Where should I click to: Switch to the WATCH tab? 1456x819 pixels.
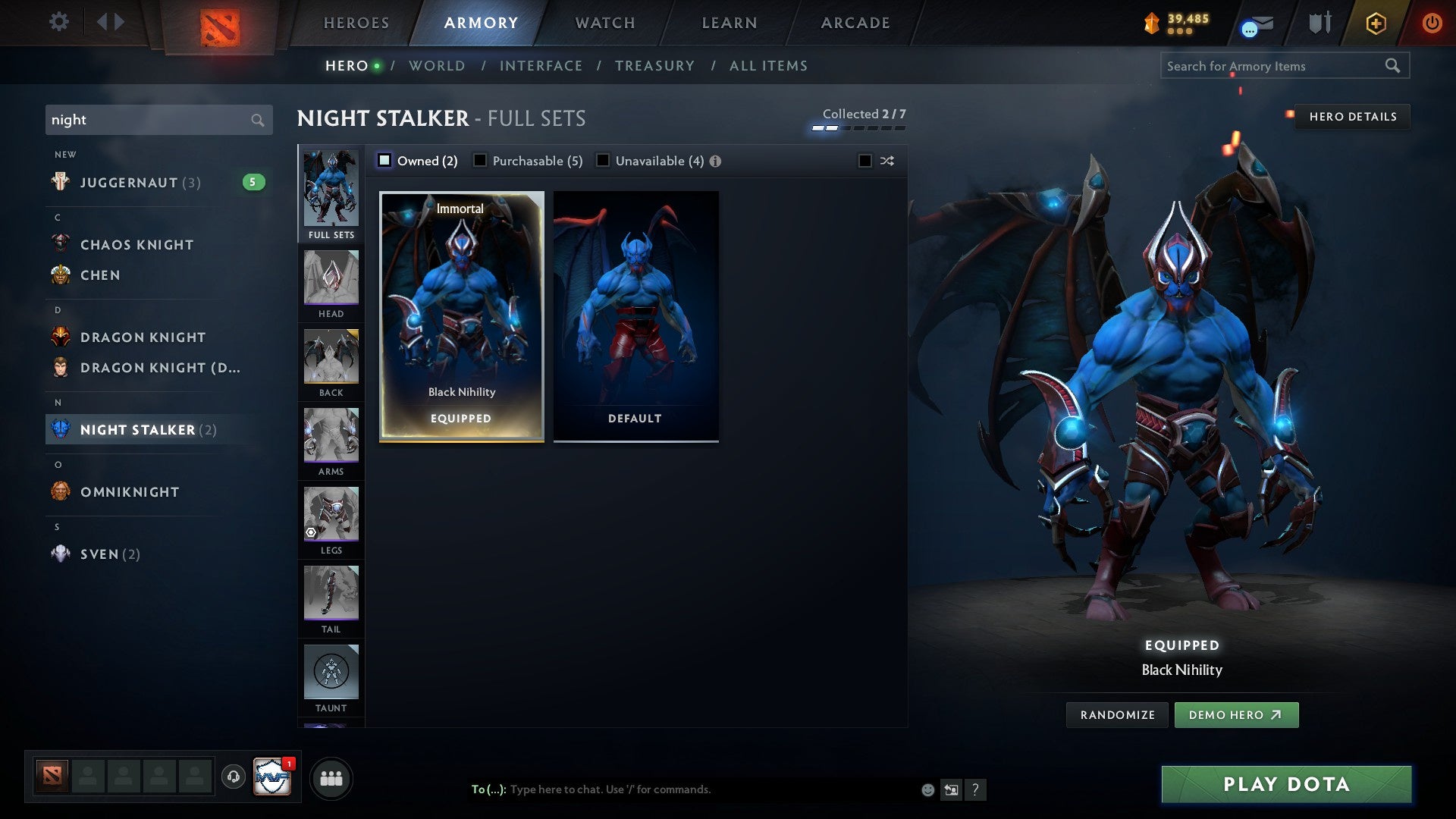tap(604, 22)
